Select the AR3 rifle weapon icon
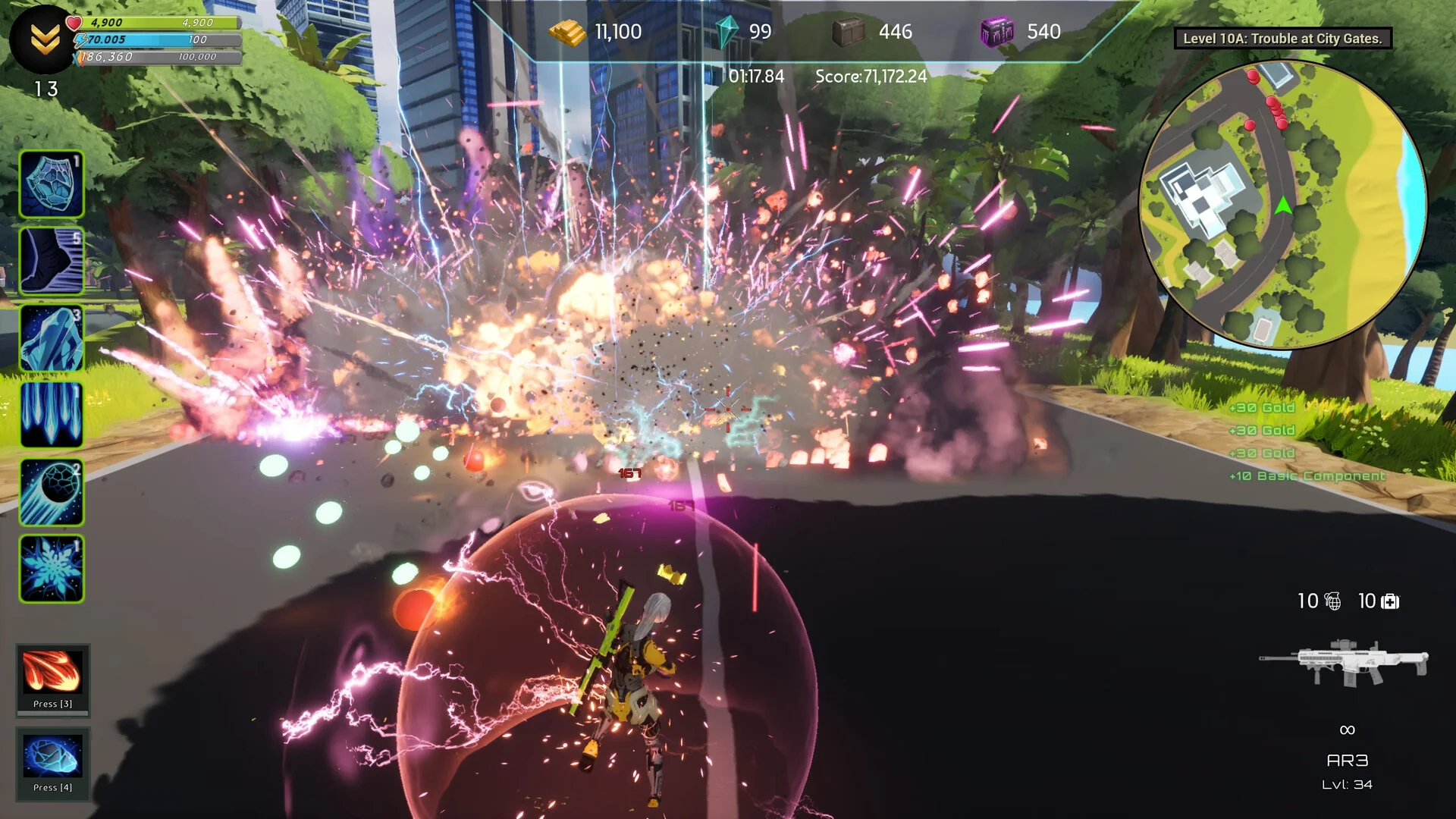Image resolution: width=1456 pixels, height=819 pixels. pyautogui.click(x=1345, y=662)
